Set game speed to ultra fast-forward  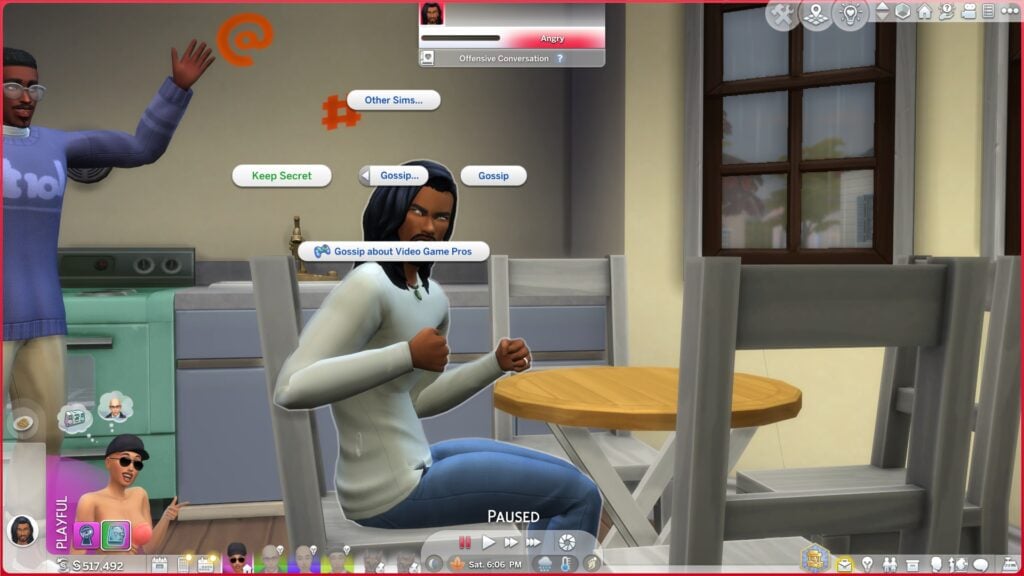coord(533,542)
